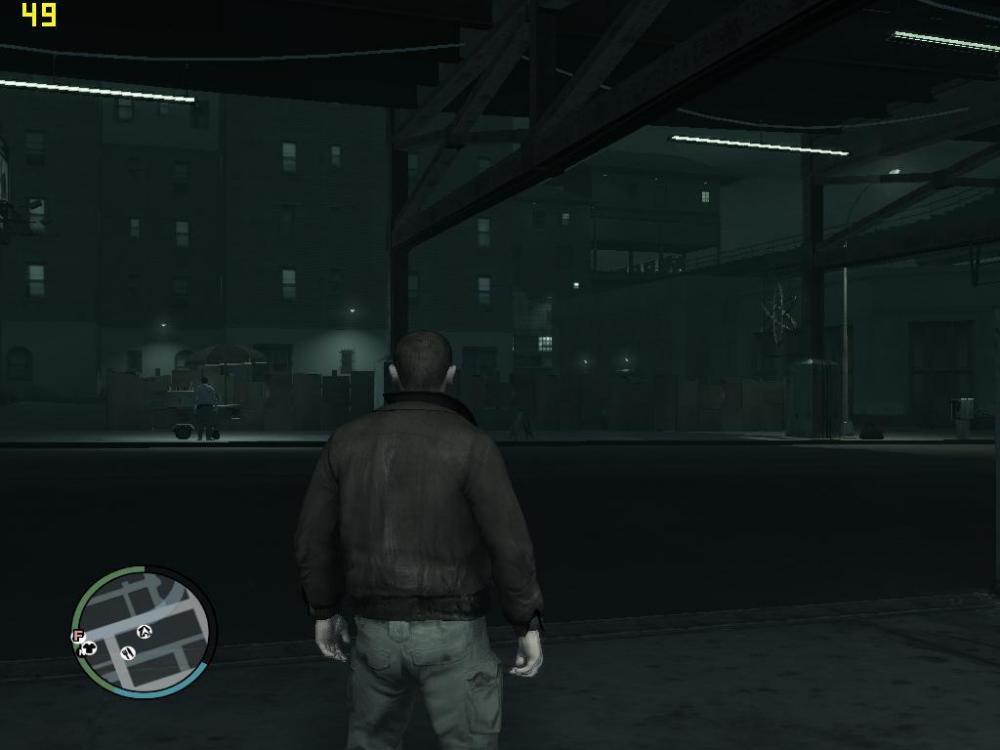Click the clothing store shirt blip
Viewport: 1000px width, 750px height.
tap(88, 648)
